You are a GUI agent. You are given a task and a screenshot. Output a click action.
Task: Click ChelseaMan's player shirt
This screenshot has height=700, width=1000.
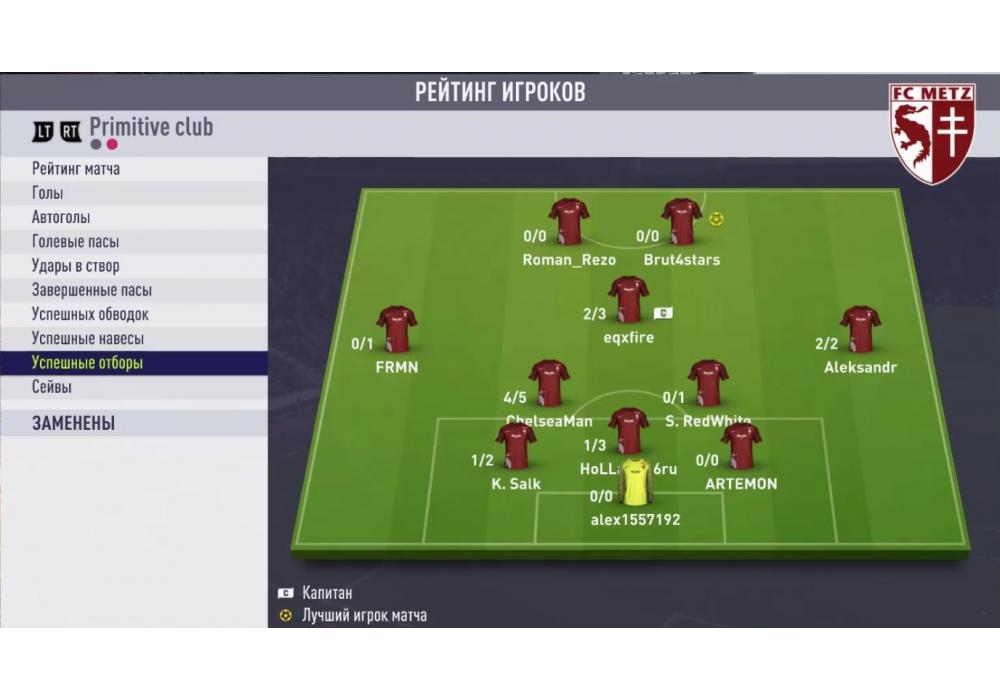pyautogui.click(x=549, y=383)
